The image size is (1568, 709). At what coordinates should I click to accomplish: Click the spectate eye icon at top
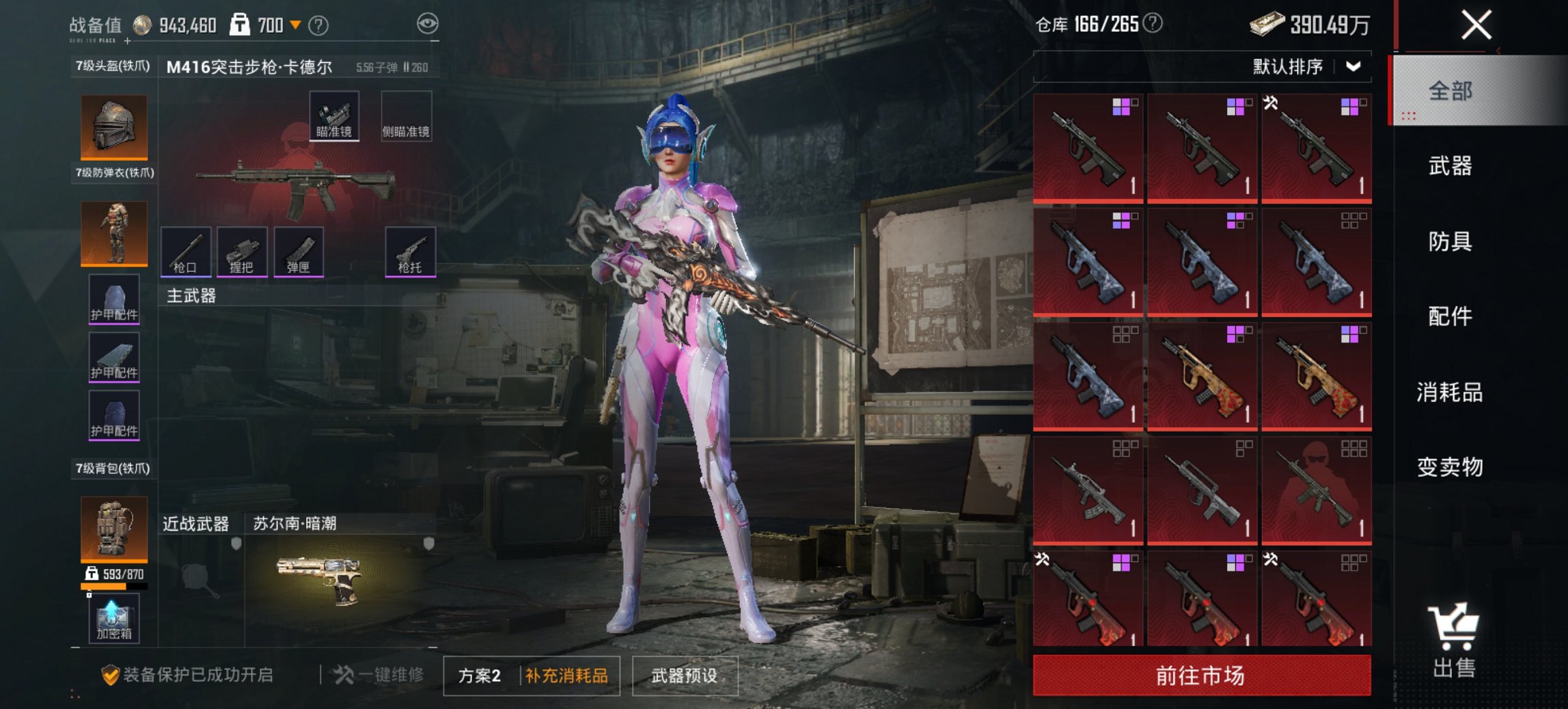point(427,23)
